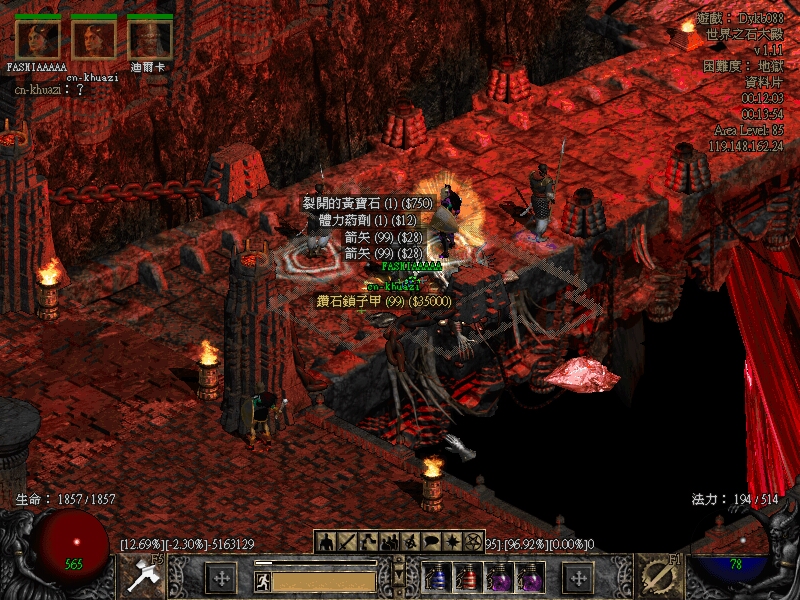Pick up the 裂開的黃寶石 item label
The width and height of the screenshot is (800, 600).
[369, 203]
